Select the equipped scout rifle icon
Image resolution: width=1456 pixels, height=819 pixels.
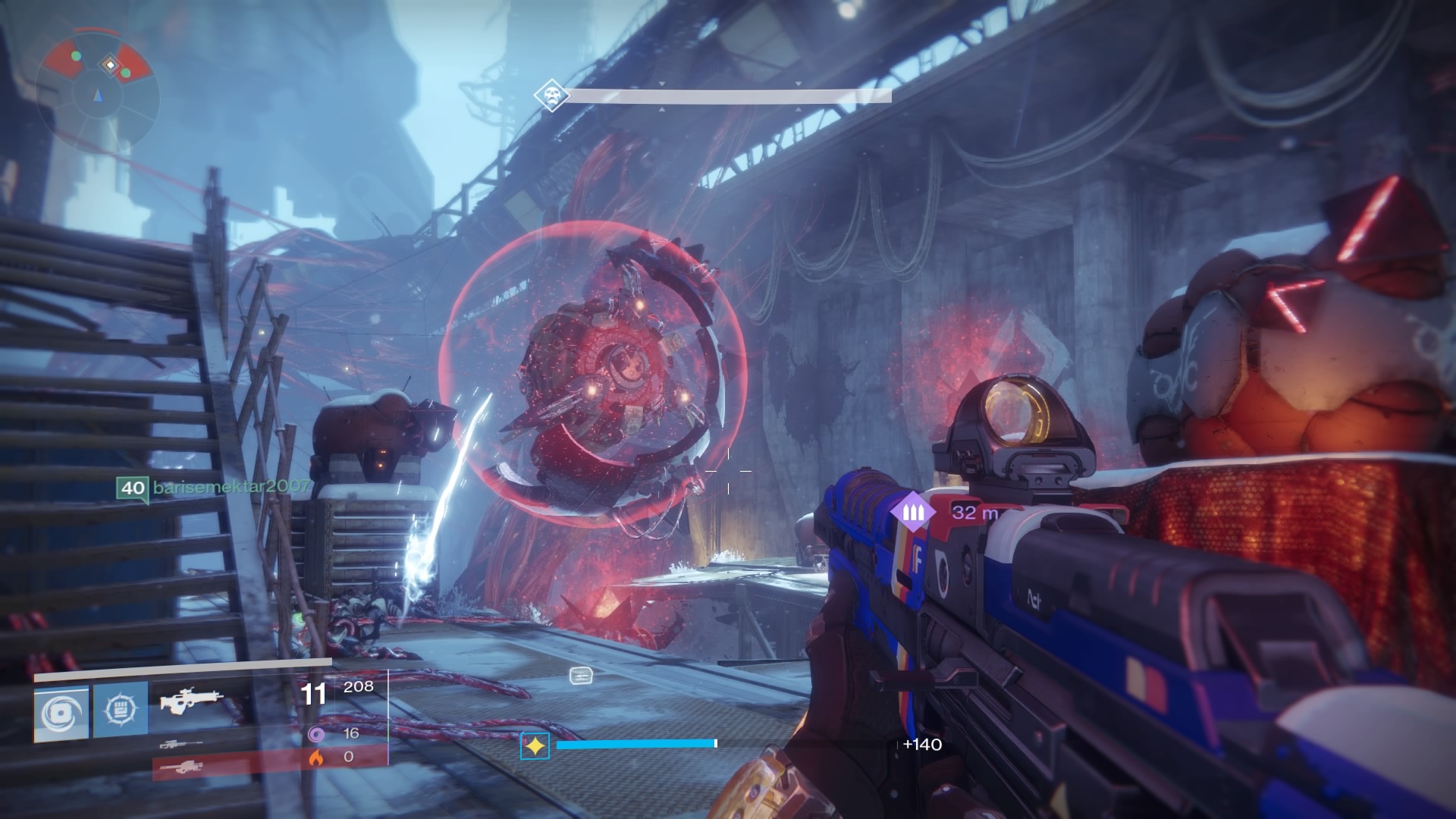click(x=191, y=701)
